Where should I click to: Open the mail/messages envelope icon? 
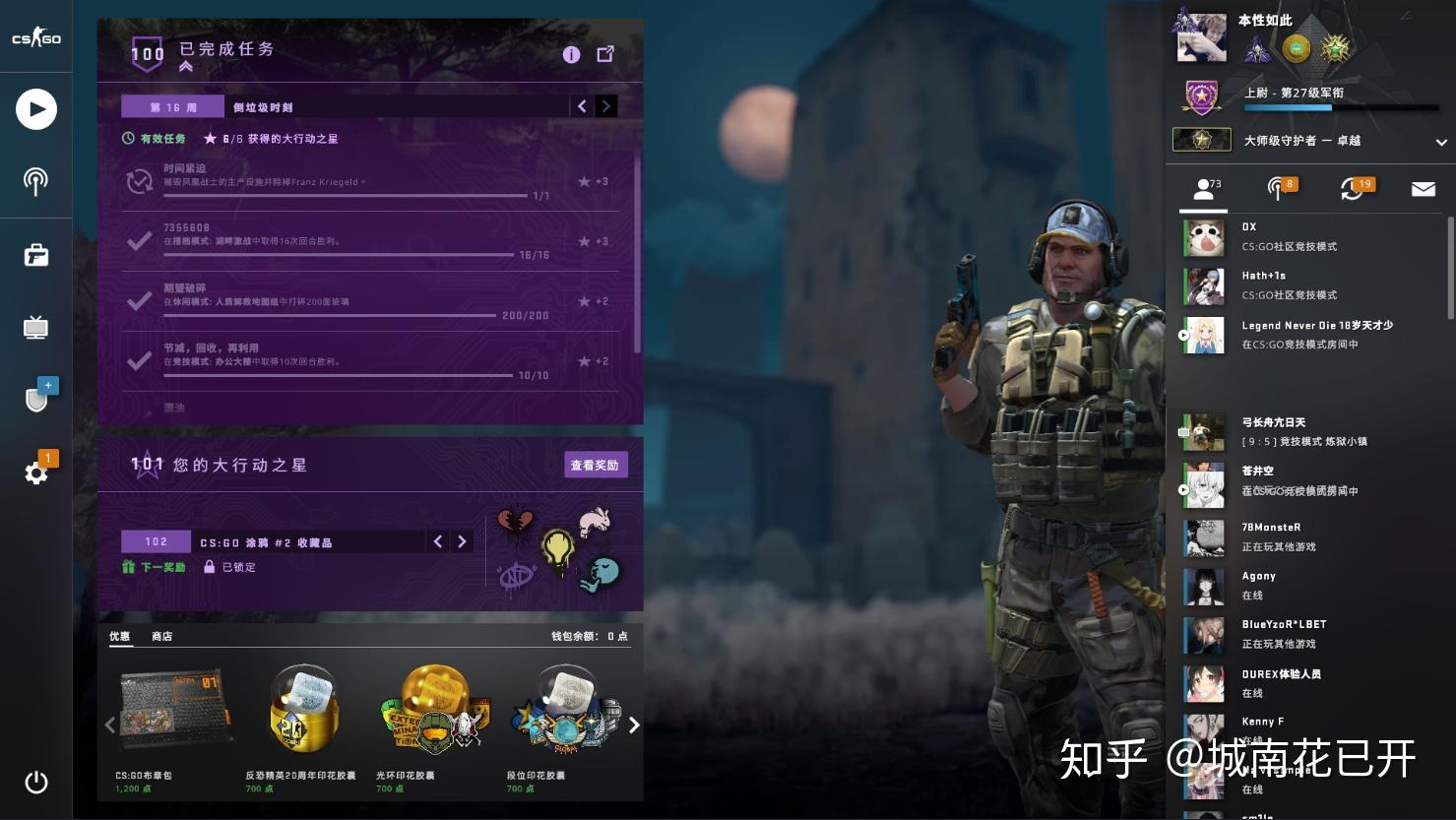(1422, 188)
